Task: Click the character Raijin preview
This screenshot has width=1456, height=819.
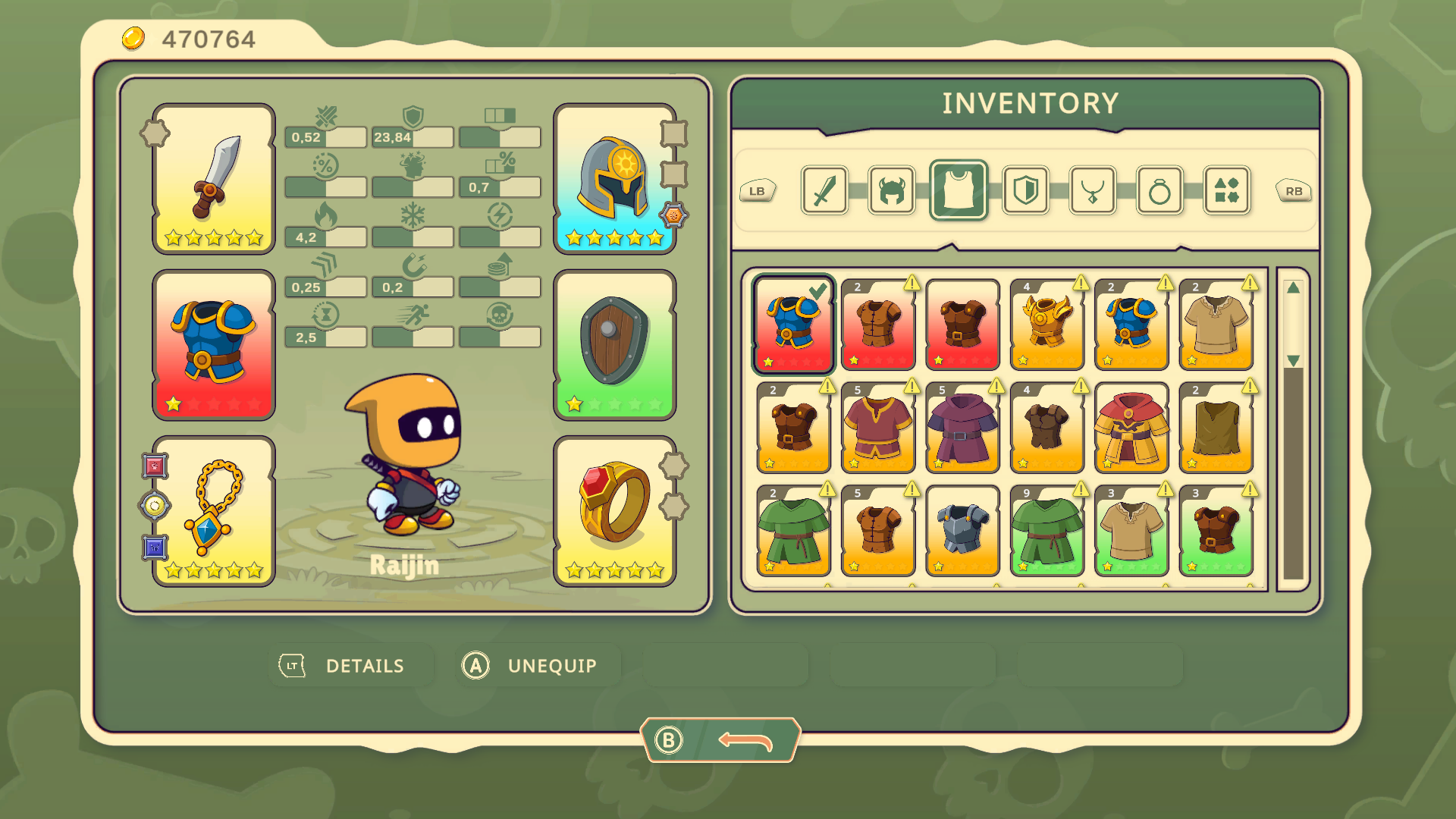Action: (407, 455)
